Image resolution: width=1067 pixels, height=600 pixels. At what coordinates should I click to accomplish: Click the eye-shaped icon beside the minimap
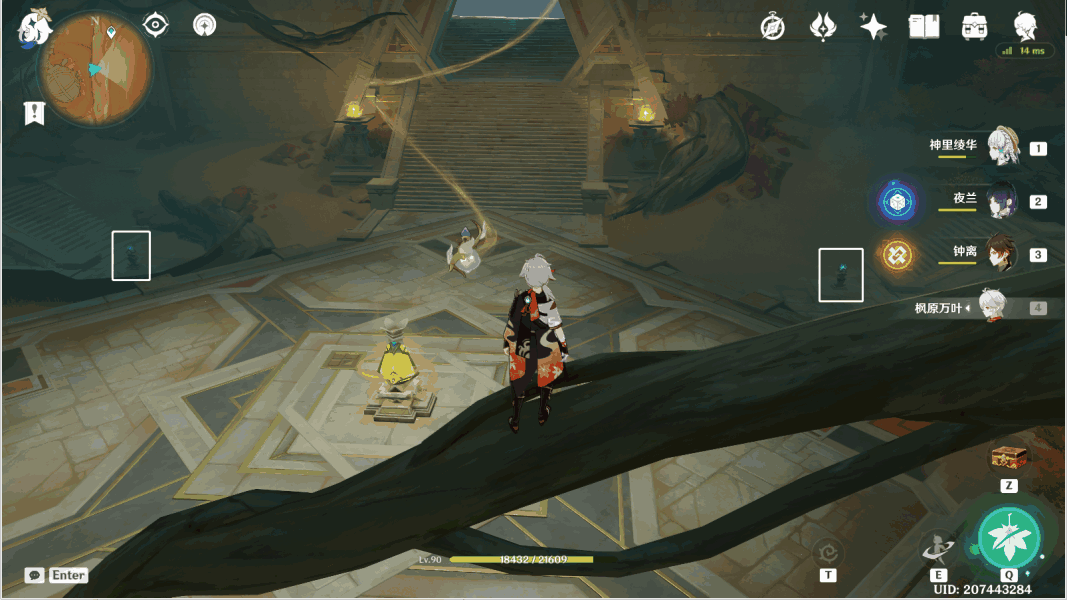pyautogui.click(x=155, y=25)
